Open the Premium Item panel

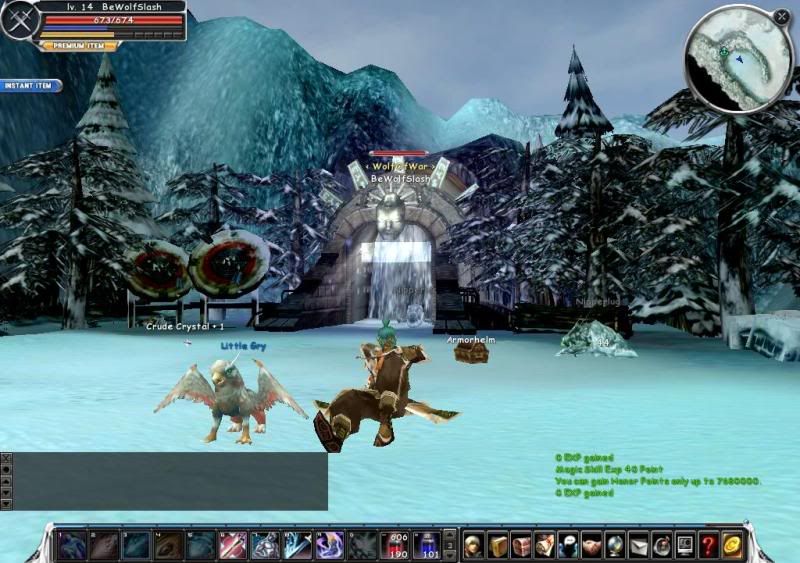[x=79, y=45]
